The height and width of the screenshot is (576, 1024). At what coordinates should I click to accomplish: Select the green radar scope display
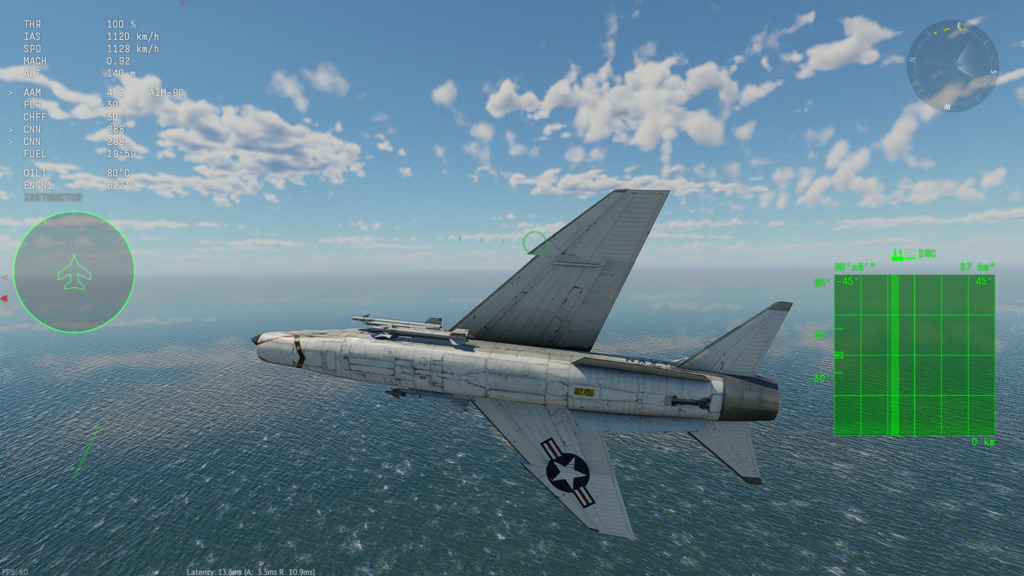click(914, 355)
